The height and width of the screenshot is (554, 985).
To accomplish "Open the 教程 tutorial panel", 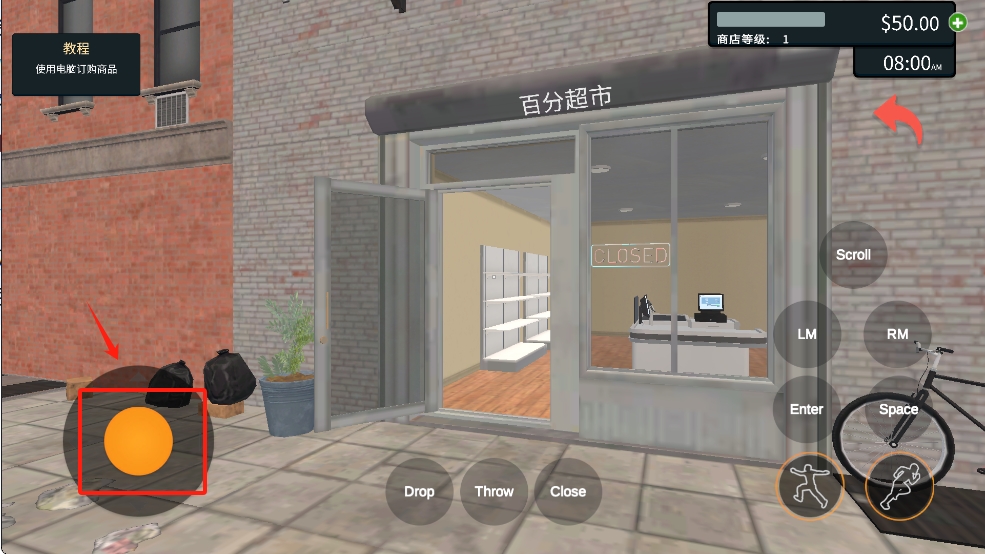I will (76, 59).
